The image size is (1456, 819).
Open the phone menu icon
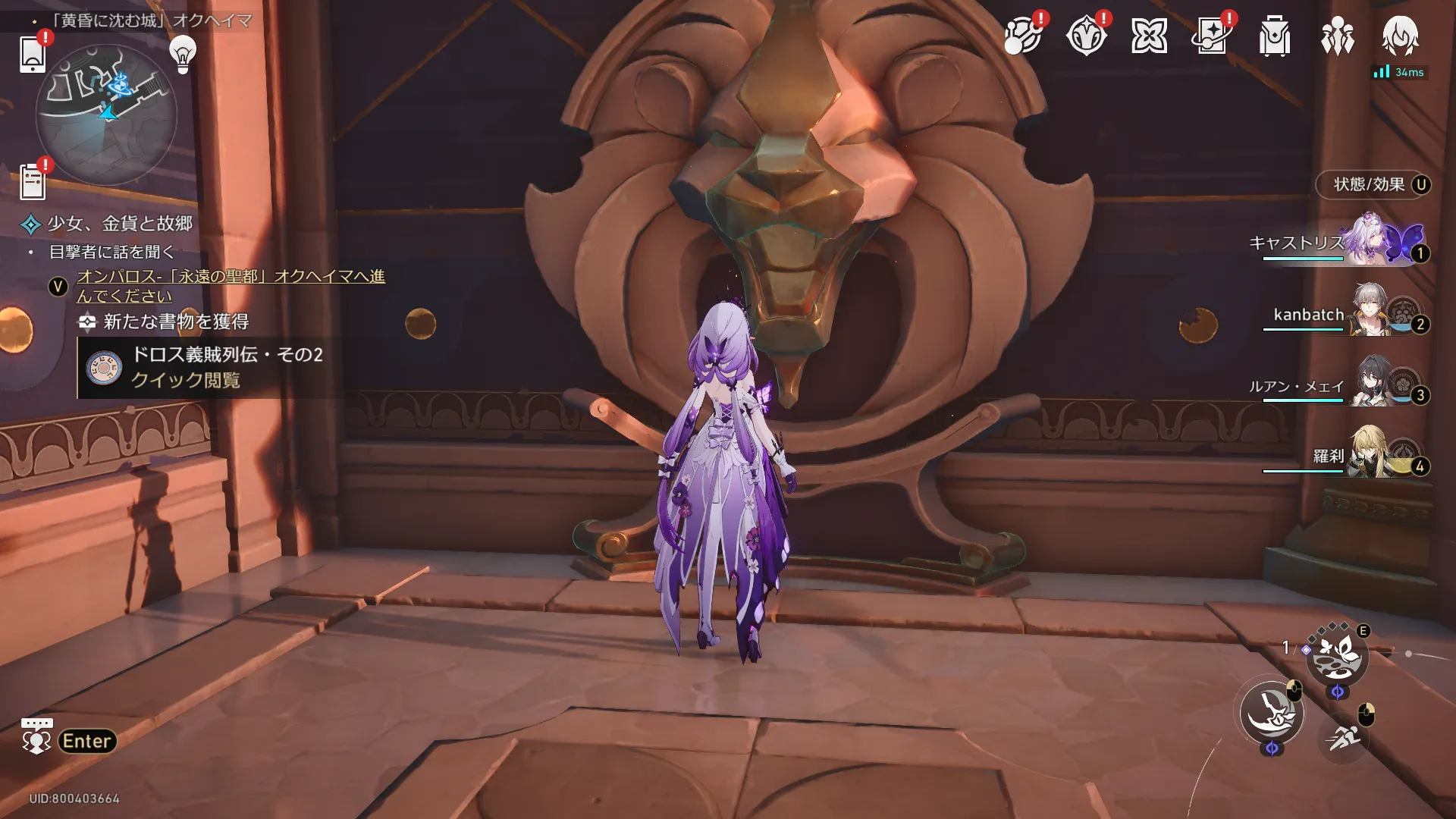pyautogui.click(x=32, y=54)
